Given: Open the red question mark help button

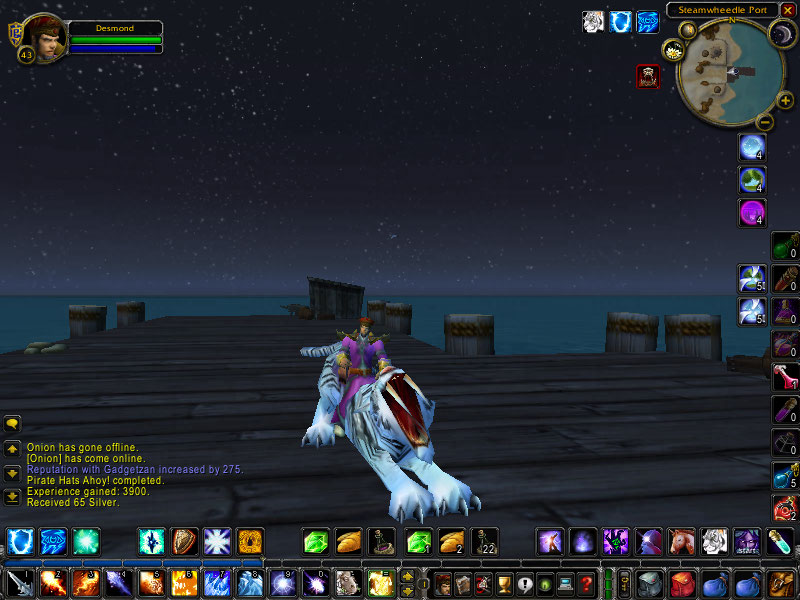Looking at the screenshot, I should [x=587, y=583].
